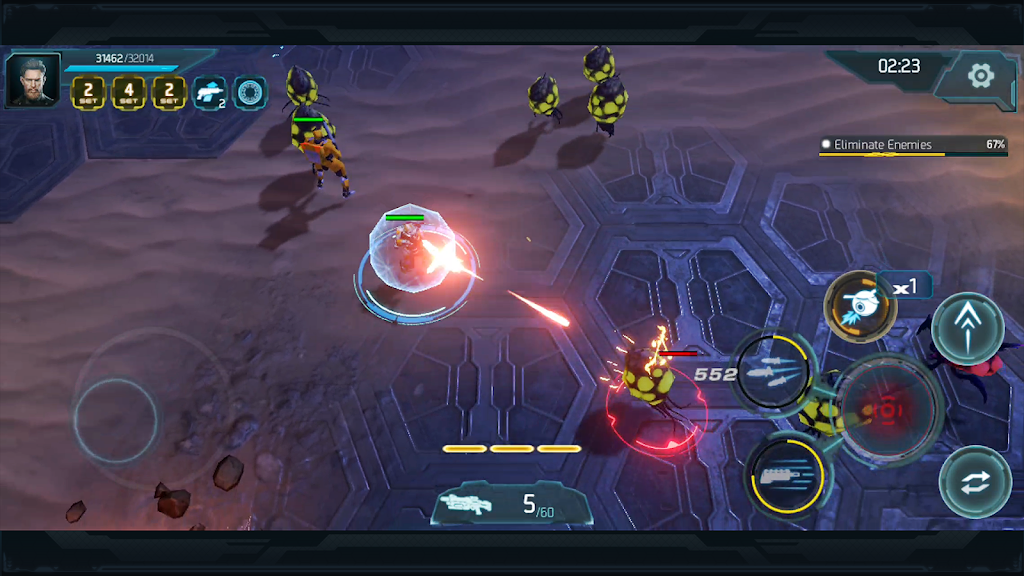Tap the rifle ammo panel
The width and height of the screenshot is (1024, 576).
click(x=511, y=504)
